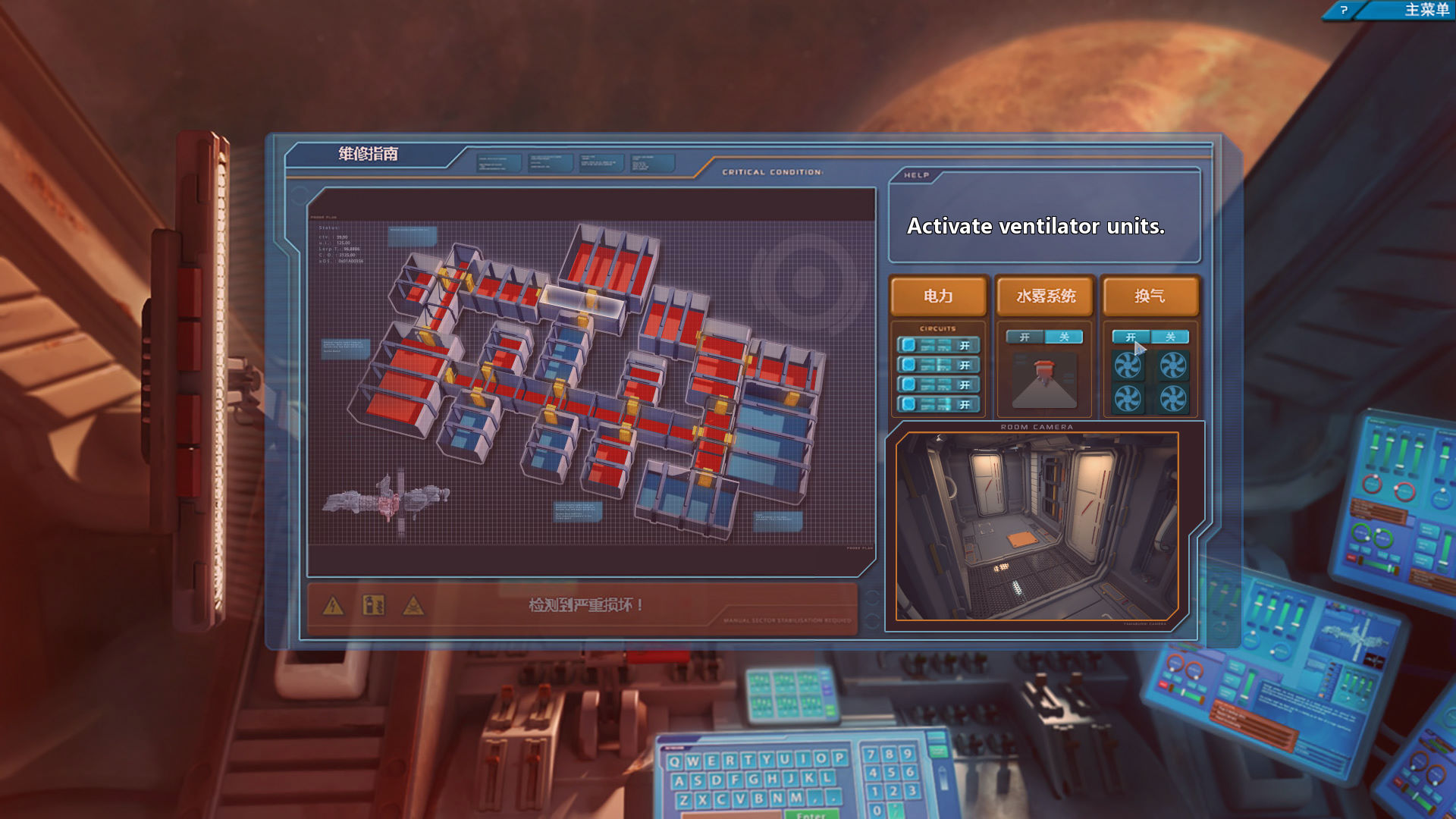Image resolution: width=1456 pixels, height=819 pixels.
Task: Select the 电力 power button
Action: point(938,296)
